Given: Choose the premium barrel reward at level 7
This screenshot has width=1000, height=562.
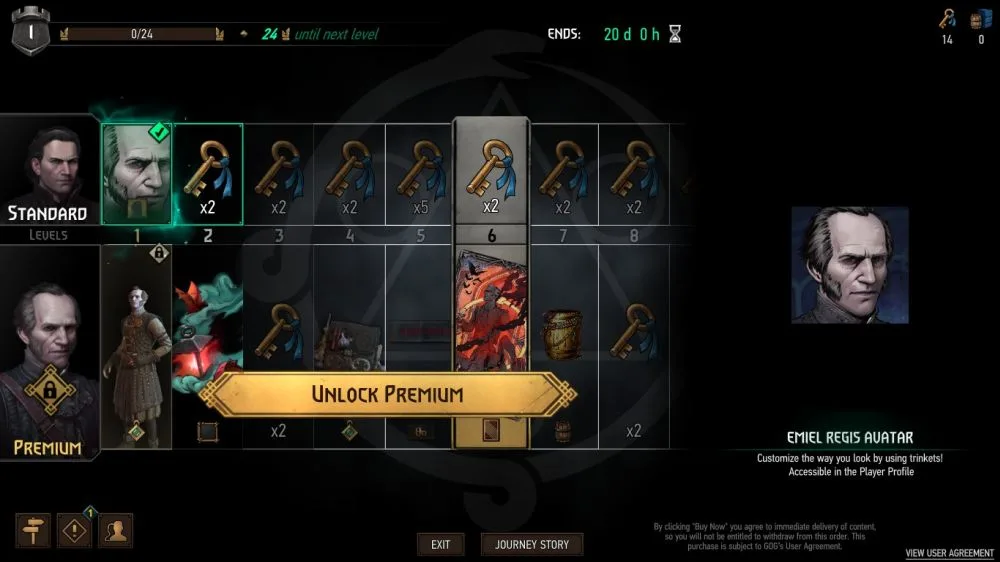Looking at the screenshot, I should [562, 335].
